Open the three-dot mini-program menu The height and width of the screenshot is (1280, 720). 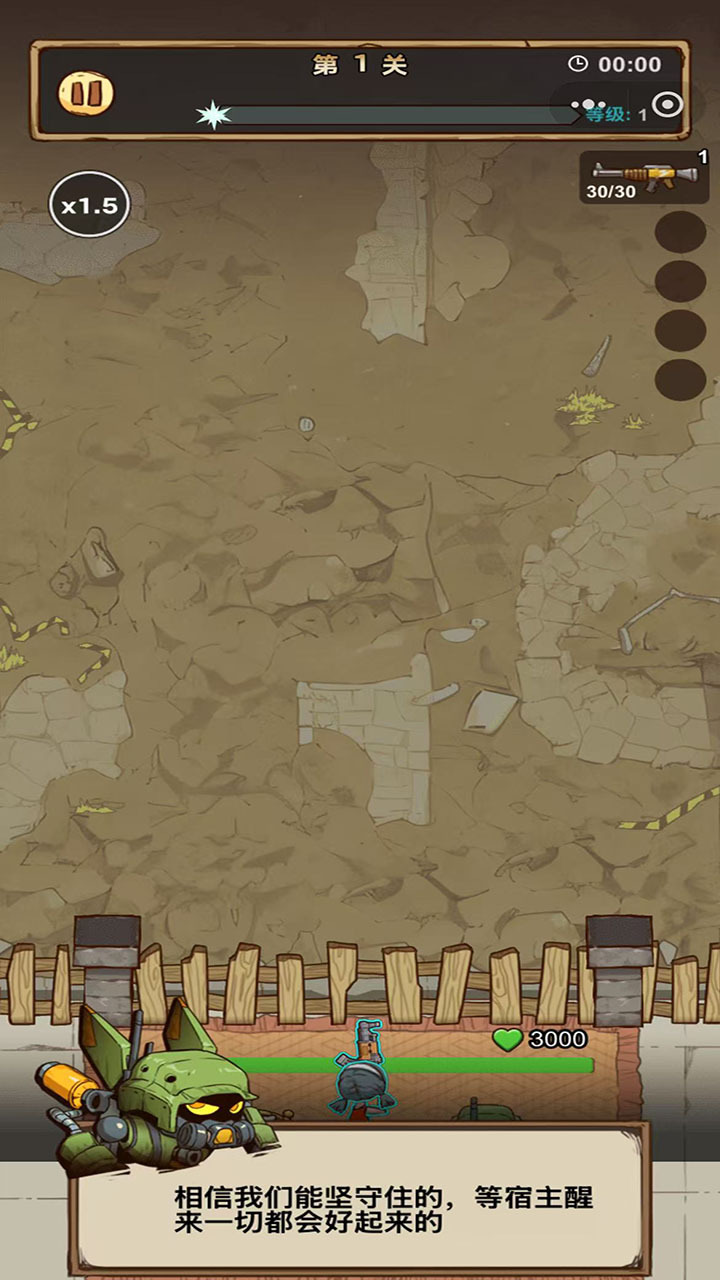click(588, 104)
